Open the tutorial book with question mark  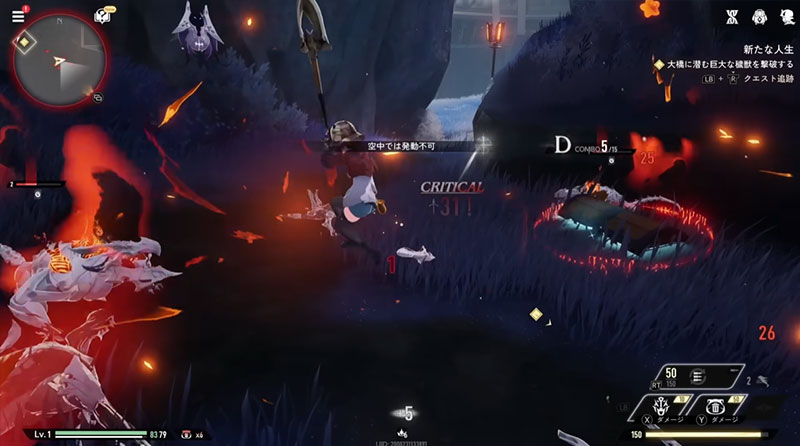[101, 17]
